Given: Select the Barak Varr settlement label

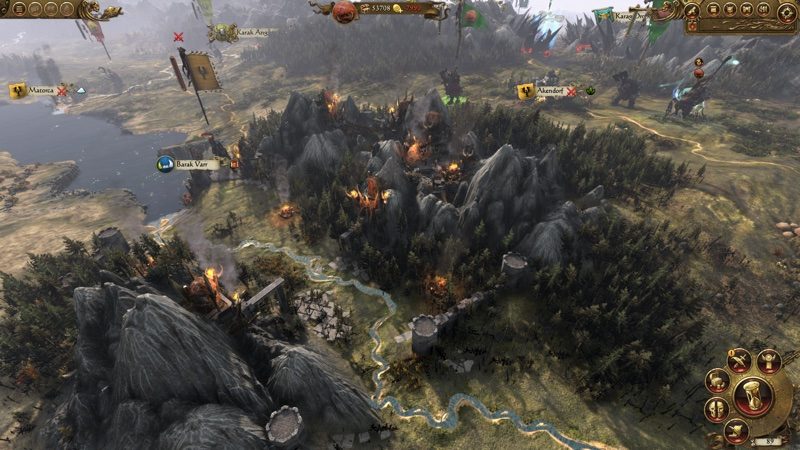Looking at the screenshot, I should coord(190,164).
